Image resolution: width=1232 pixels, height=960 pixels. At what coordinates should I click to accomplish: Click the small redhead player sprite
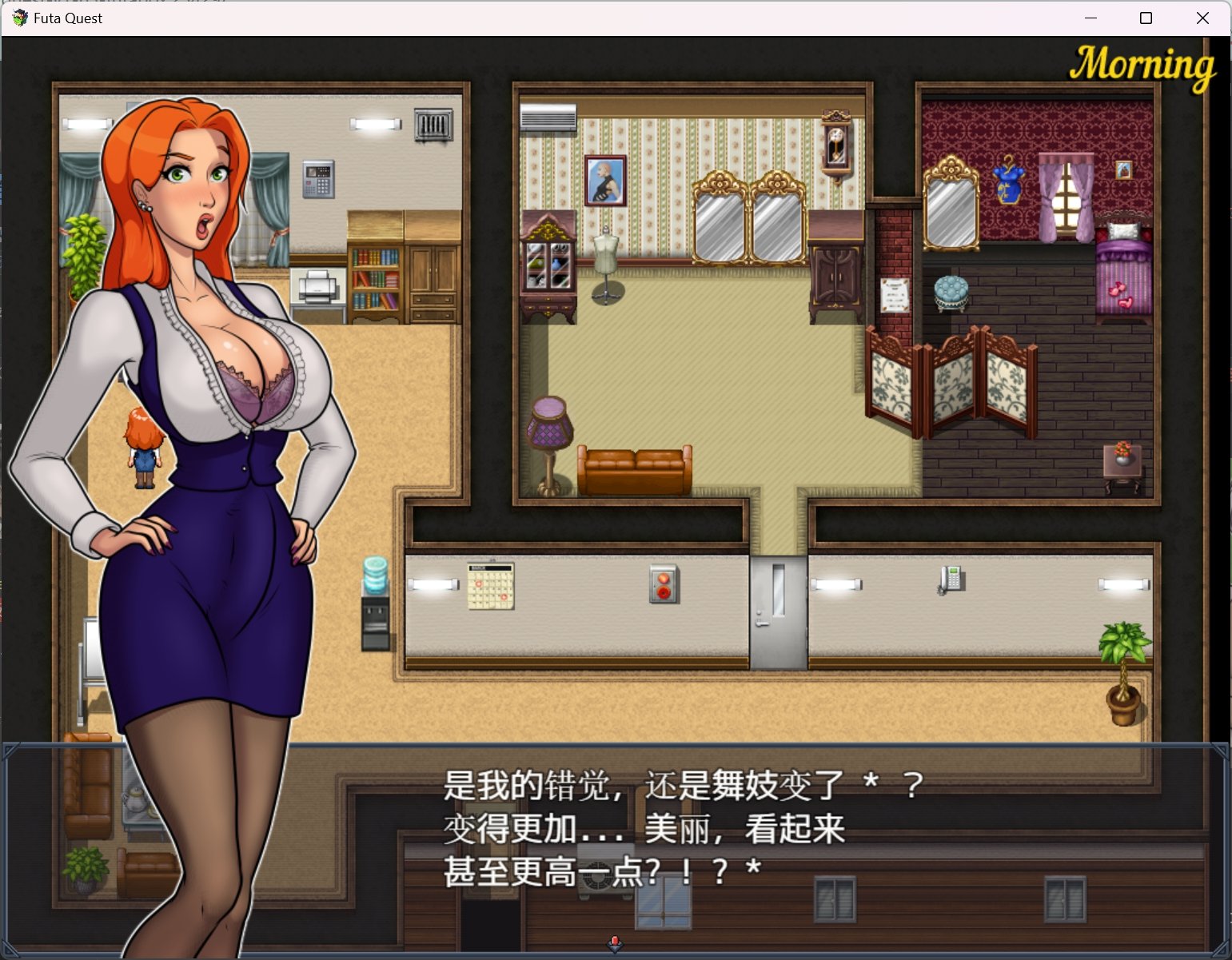142,446
